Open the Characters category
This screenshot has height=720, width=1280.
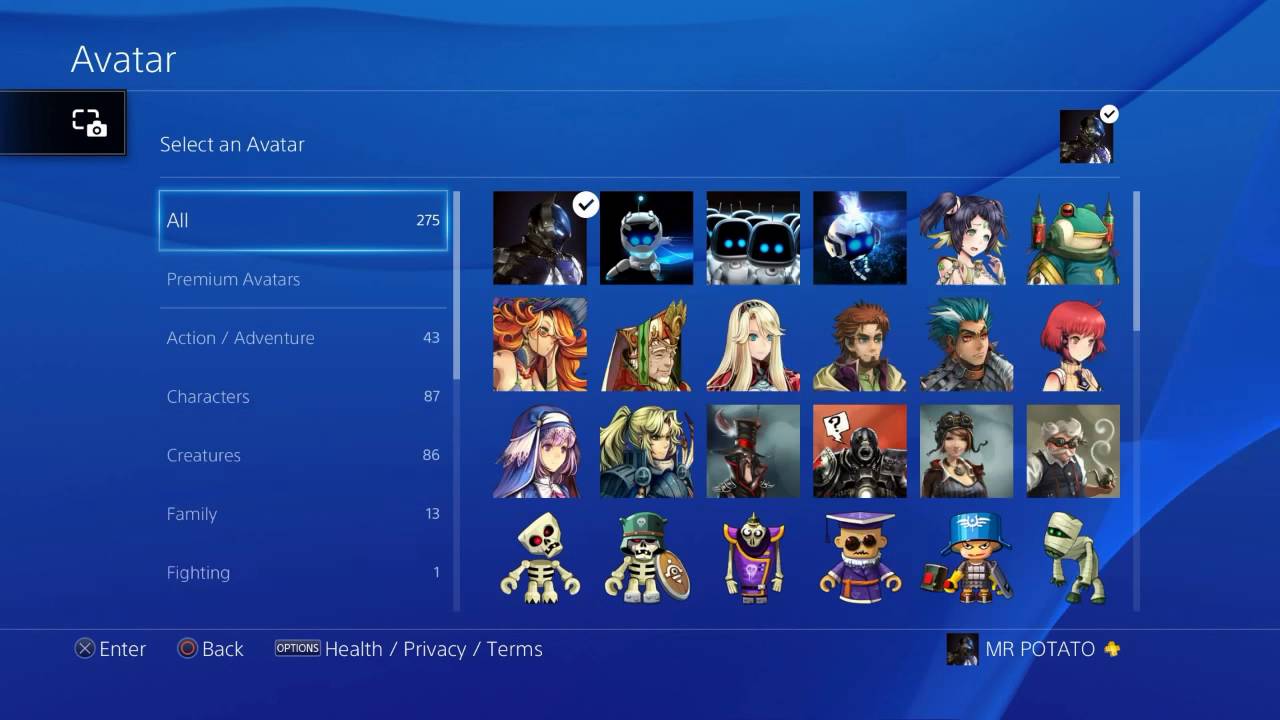point(303,396)
